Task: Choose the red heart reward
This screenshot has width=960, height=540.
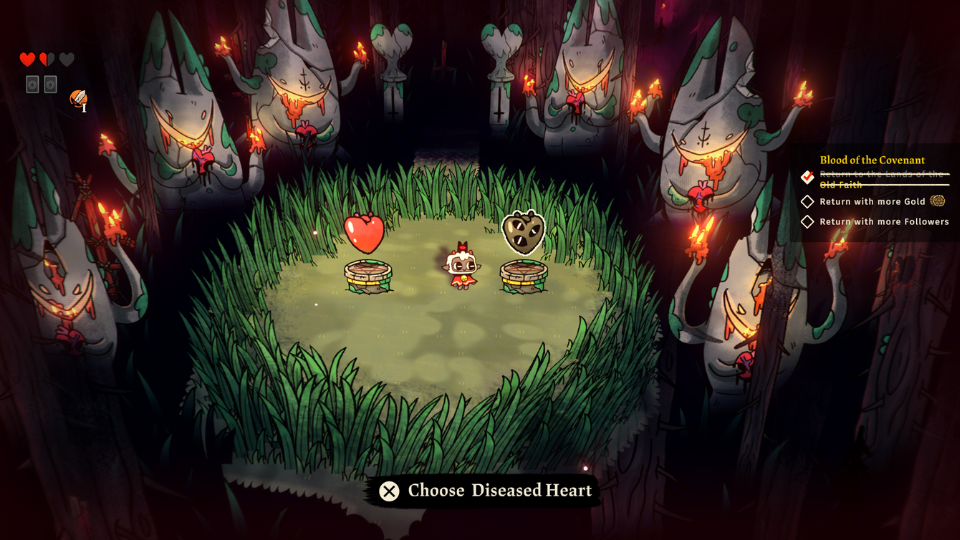Action: 364,234
